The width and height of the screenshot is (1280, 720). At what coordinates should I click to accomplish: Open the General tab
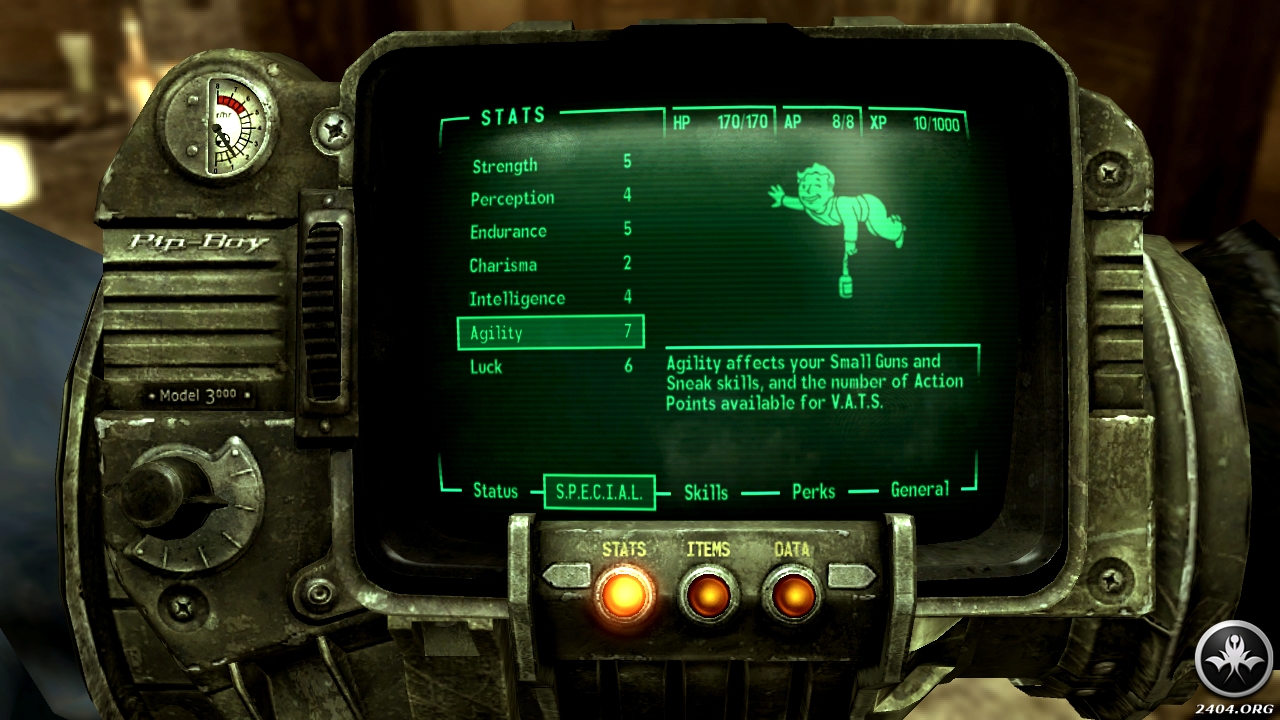tap(920, 490)
